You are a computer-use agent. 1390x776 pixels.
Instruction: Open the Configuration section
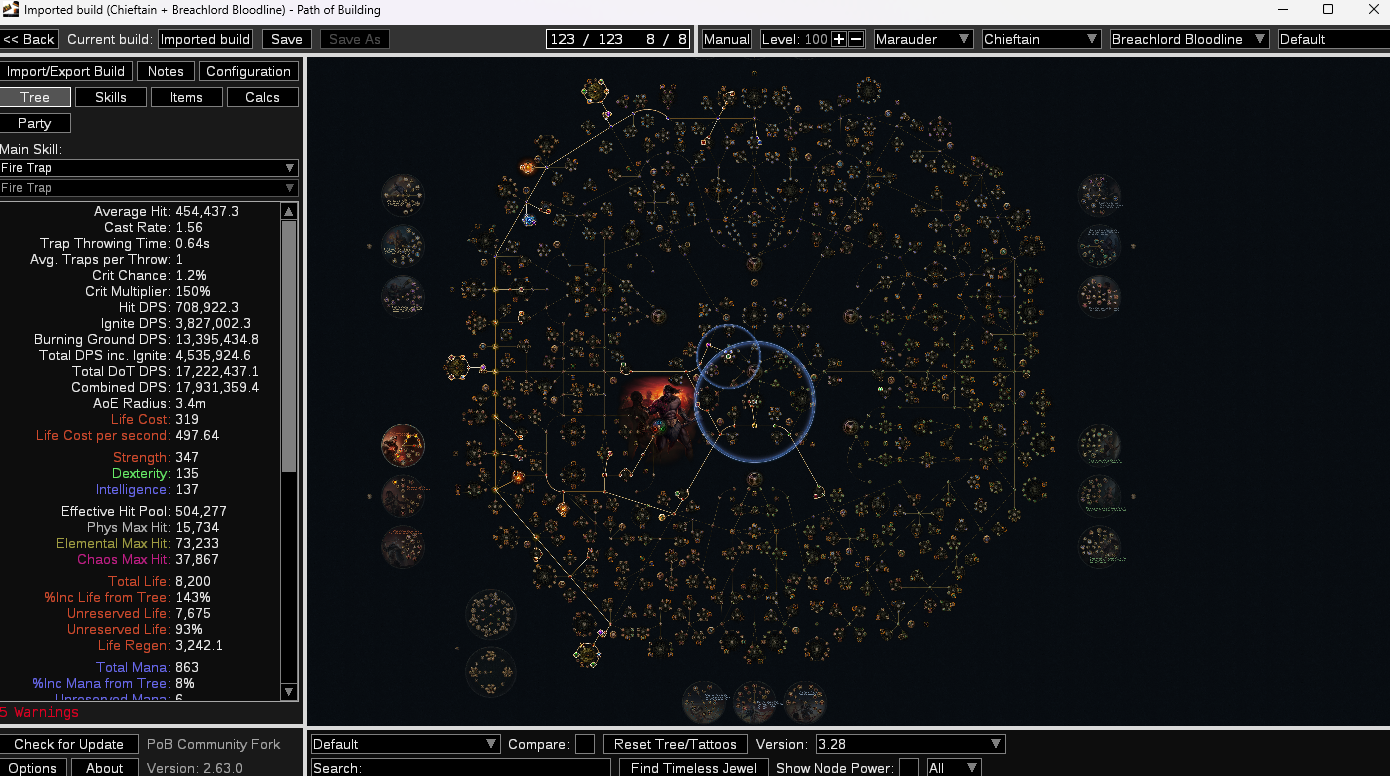(x=248, y=71)
